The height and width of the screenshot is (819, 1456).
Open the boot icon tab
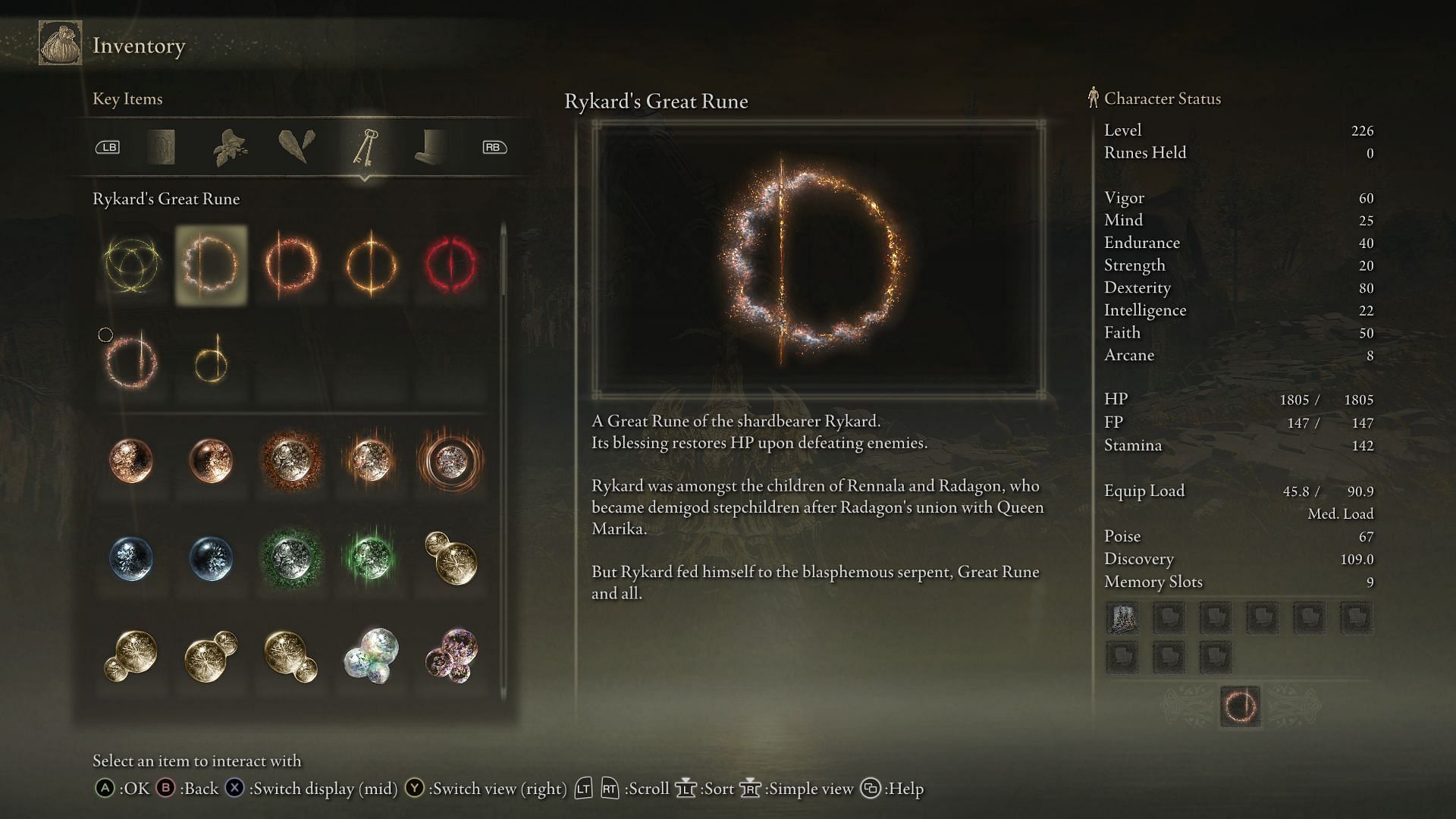click(430, 147)
